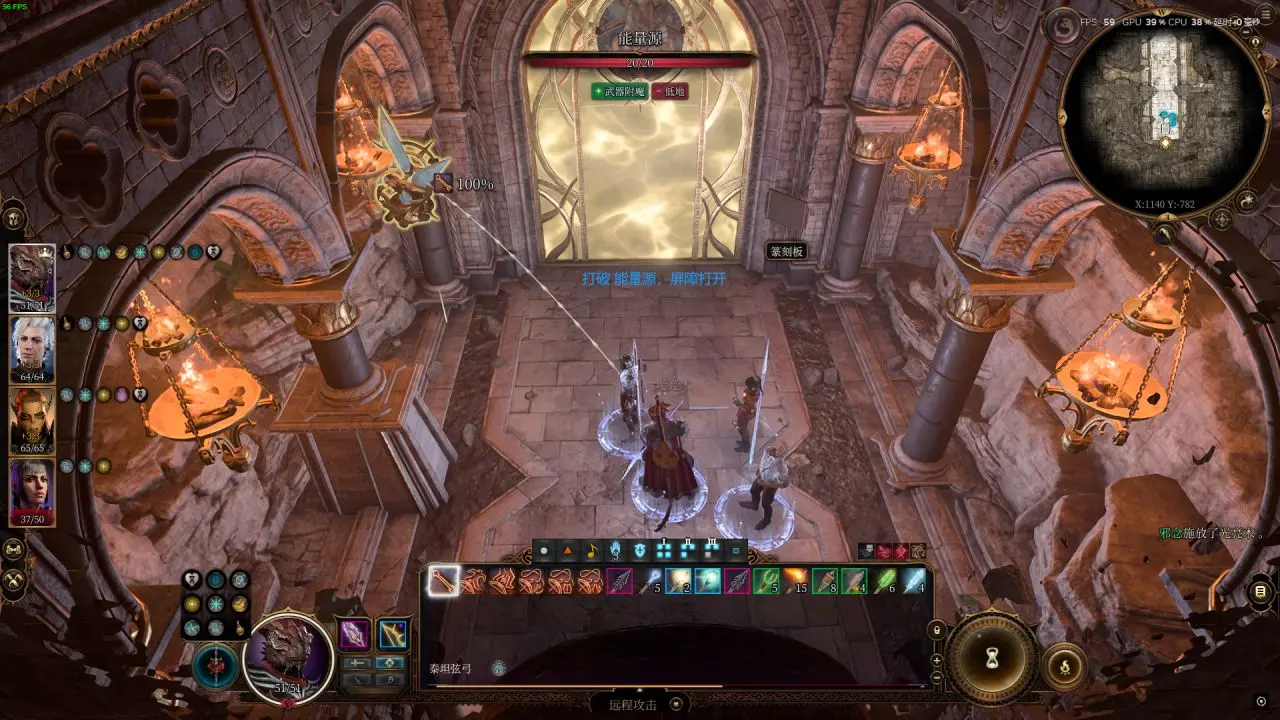Click the ranged weapon set bow icon
Screen dimensions: 1280x720
[392, 634]
